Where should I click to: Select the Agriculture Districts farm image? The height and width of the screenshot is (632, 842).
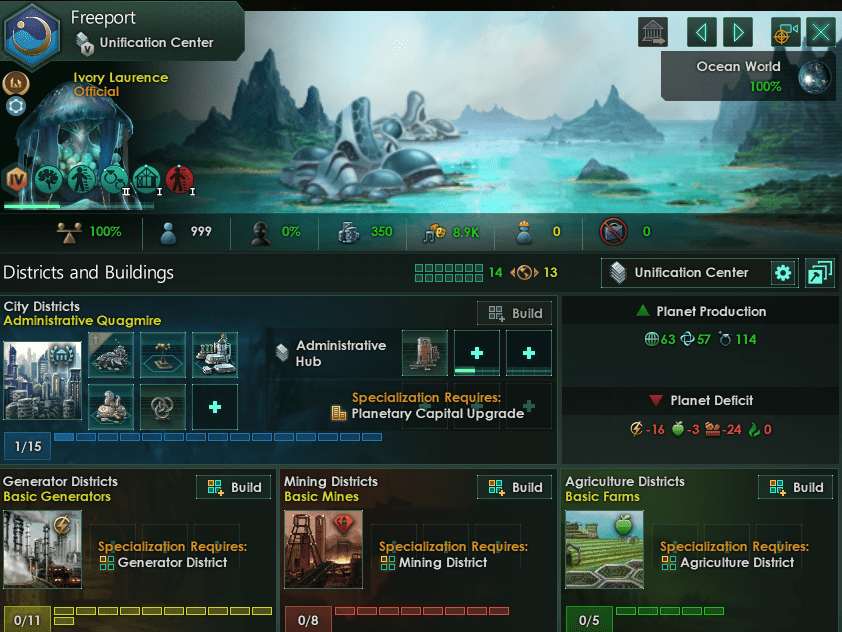(604, 549)
